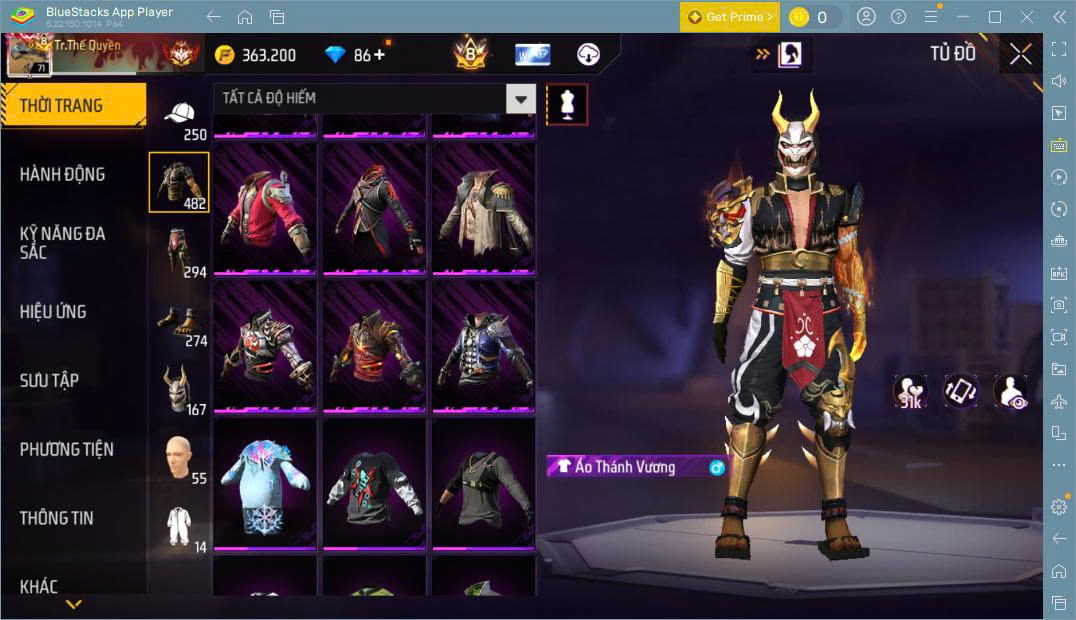This screenshot has height=620, width=1076.
Task: Switch to the Hành Động tab
Action: point(62,174)
